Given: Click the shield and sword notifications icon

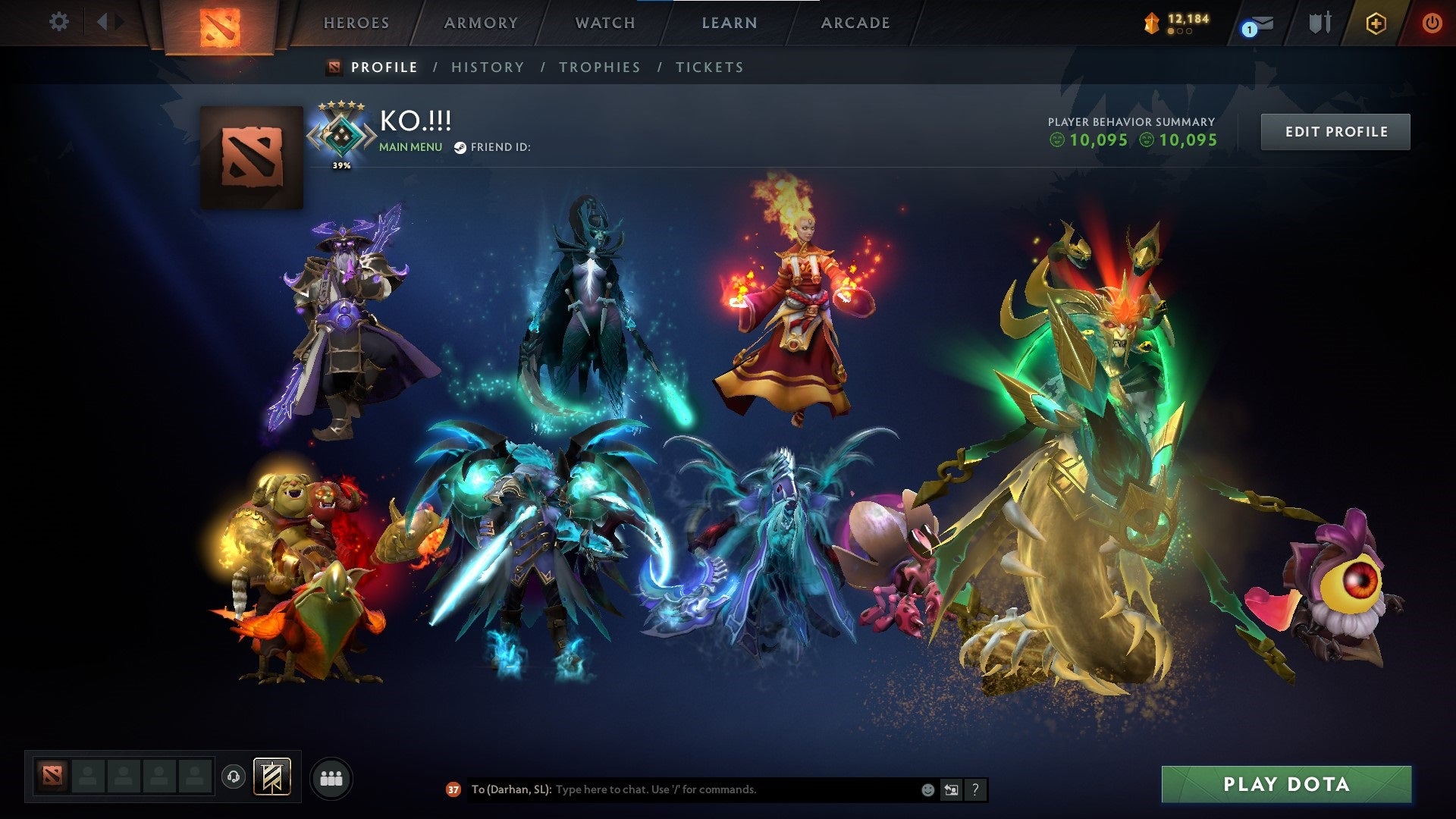Looking at the screenshot, I should [1321, 22].
